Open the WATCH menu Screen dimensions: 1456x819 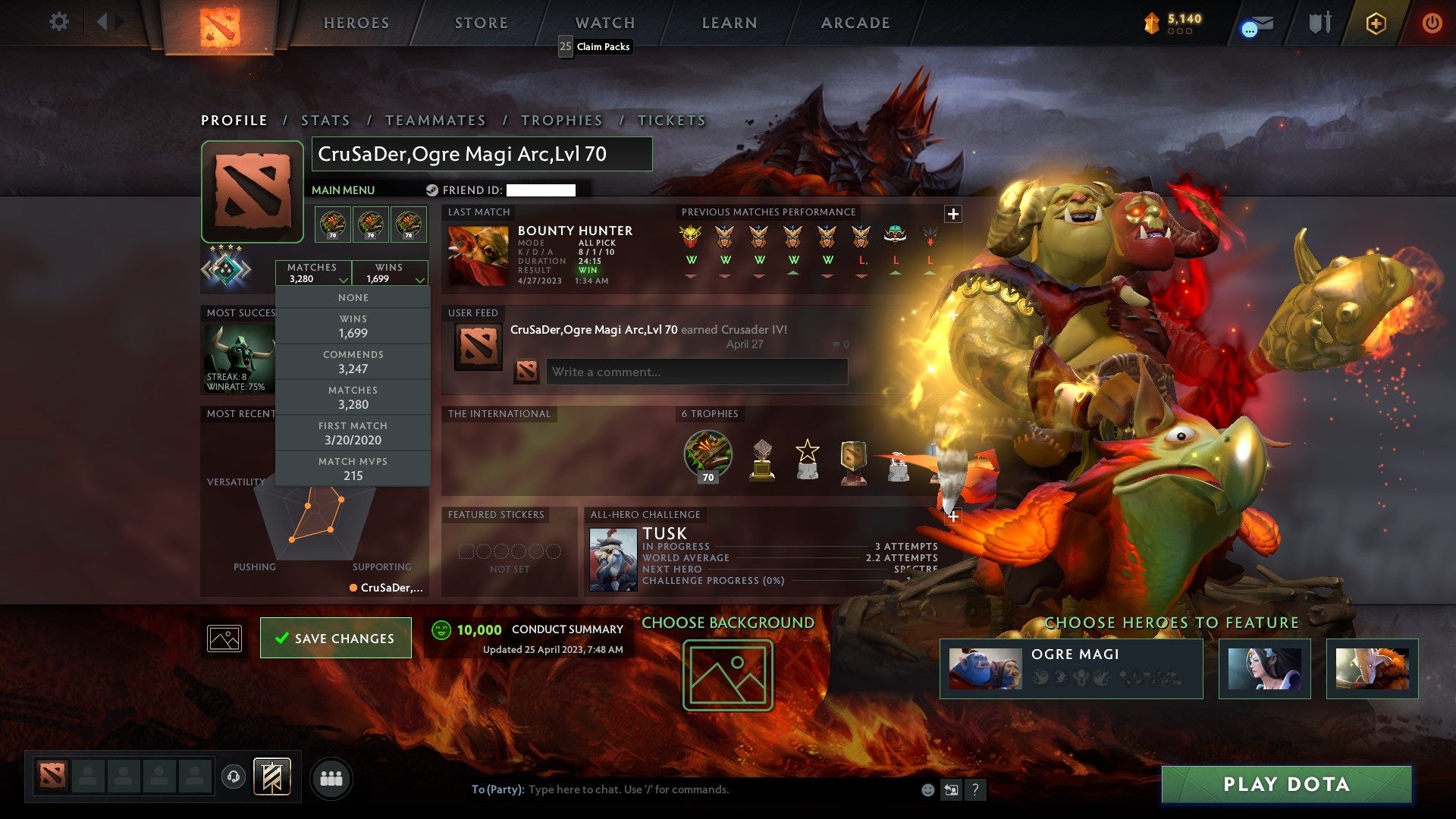[x=604, y=23]
